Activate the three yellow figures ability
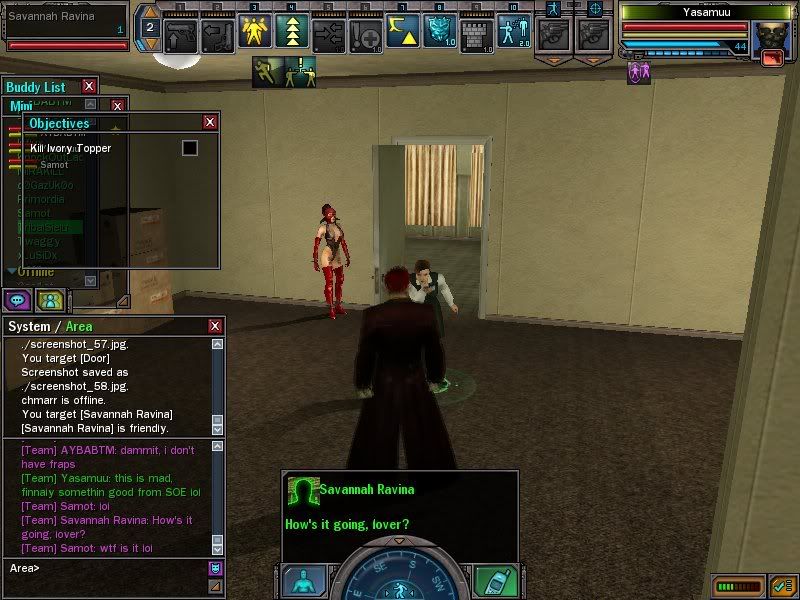Screen dimensions: 800x600 pyautogui.click(x=254, y=32)
